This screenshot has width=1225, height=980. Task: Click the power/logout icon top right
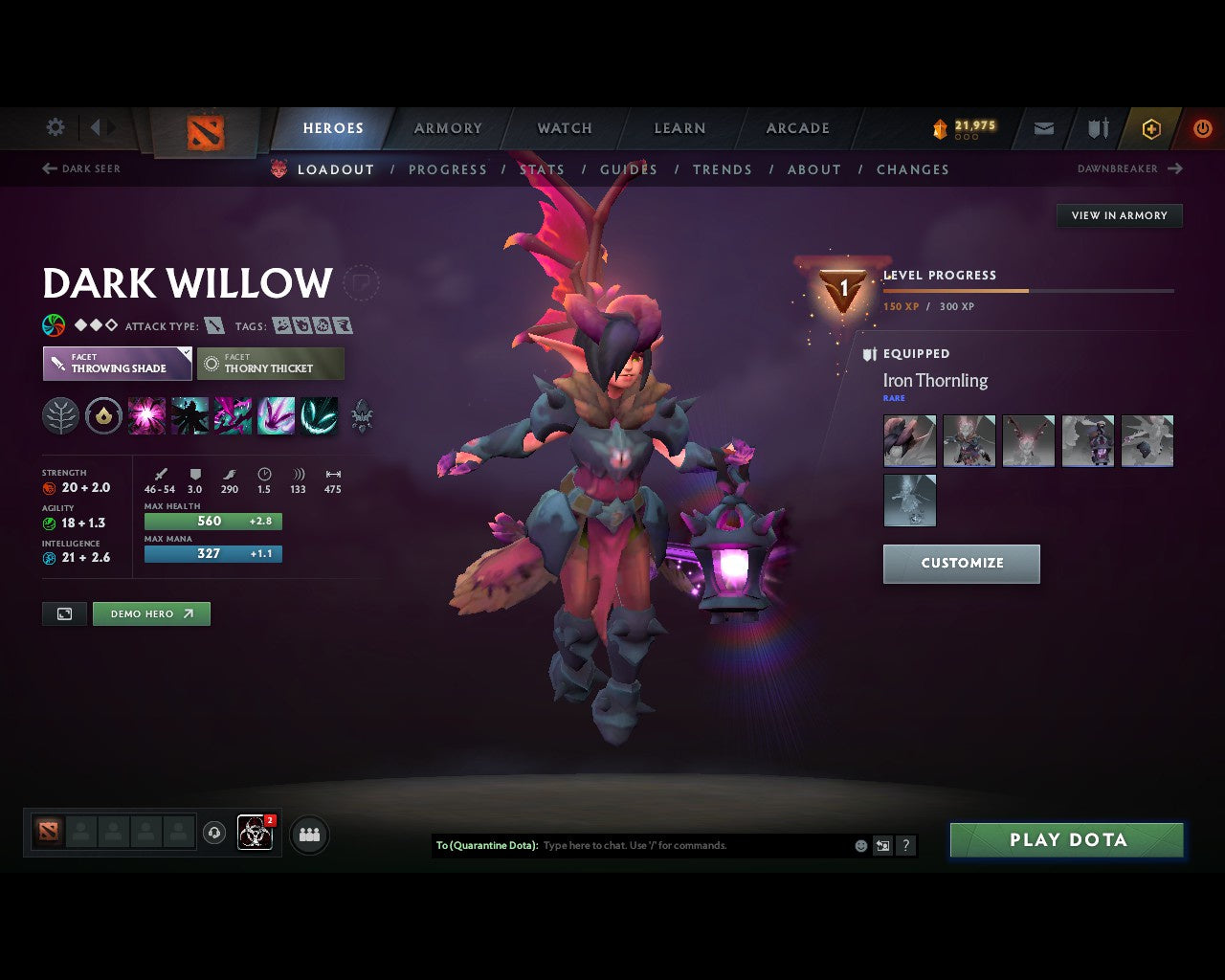(x=1203, y=128)
